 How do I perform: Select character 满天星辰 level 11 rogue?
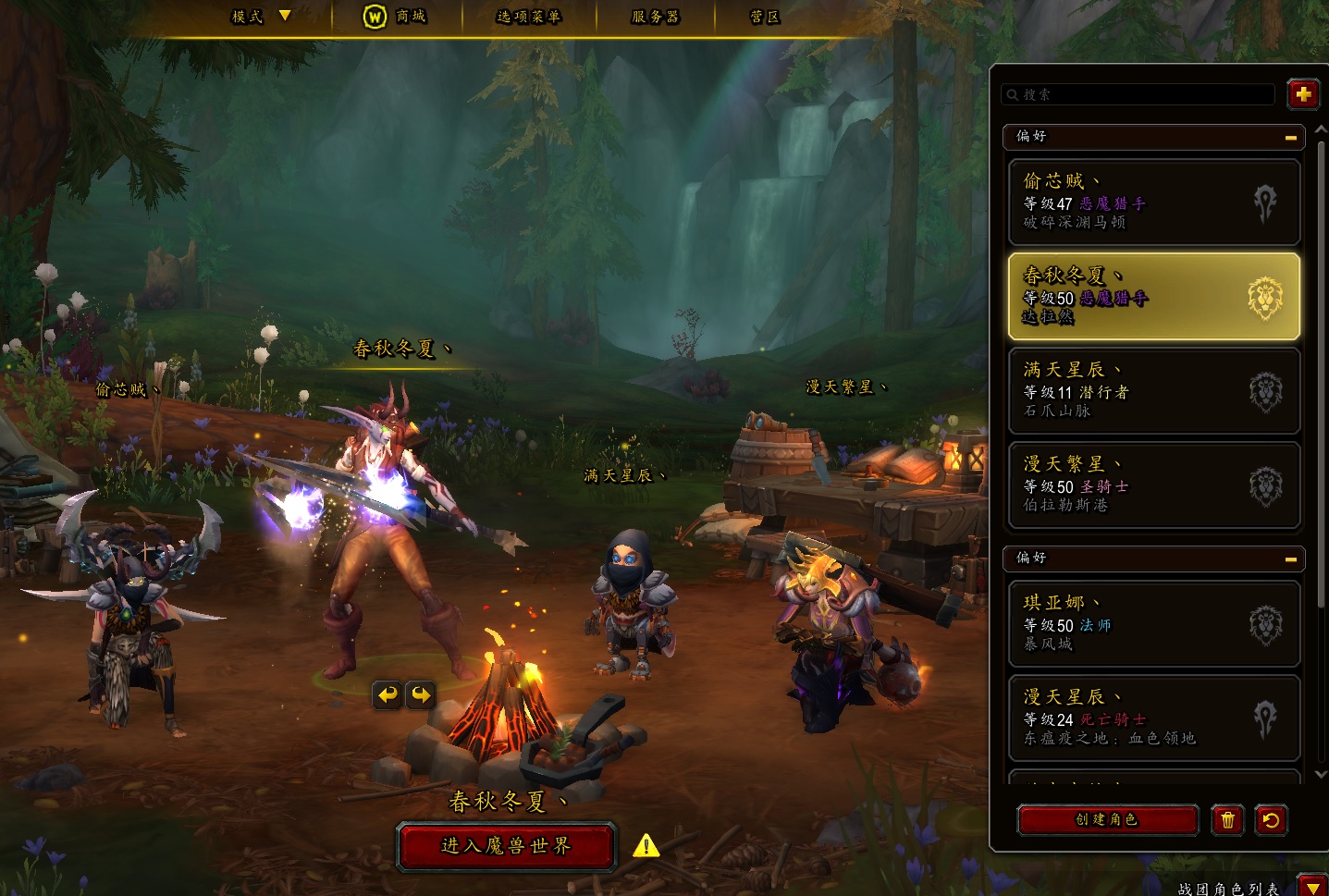tap(1153, 390)
